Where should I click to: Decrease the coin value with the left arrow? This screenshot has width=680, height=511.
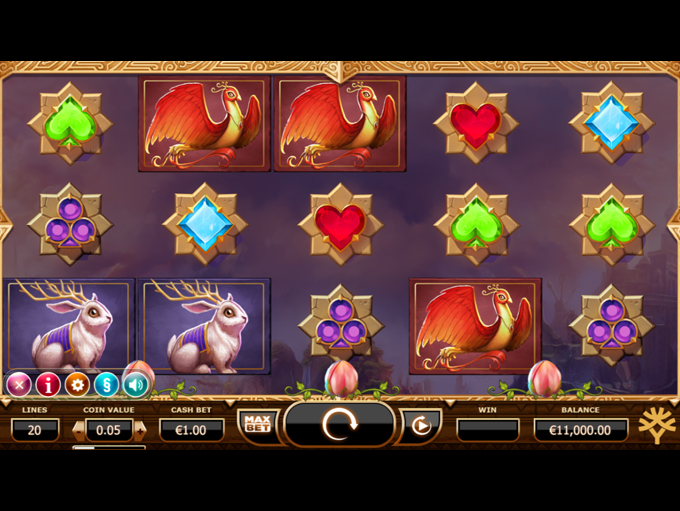click(x=79, y=430)
